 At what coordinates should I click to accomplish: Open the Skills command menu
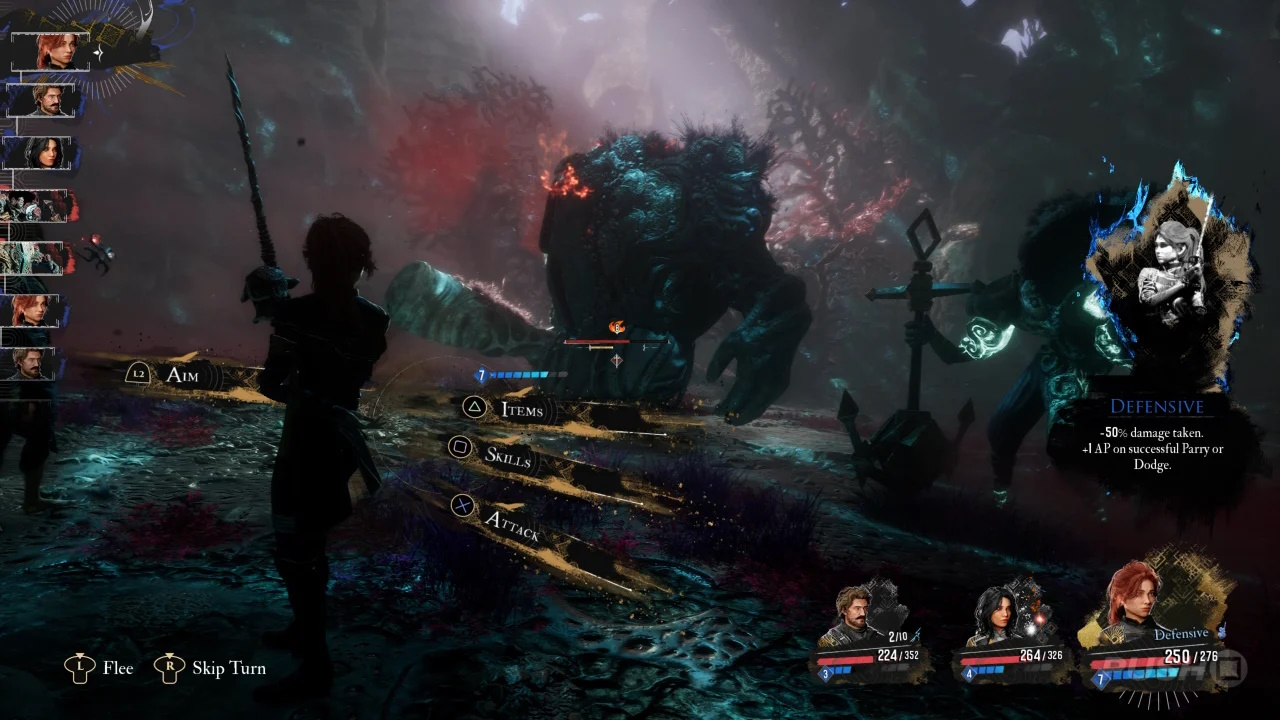506,456
